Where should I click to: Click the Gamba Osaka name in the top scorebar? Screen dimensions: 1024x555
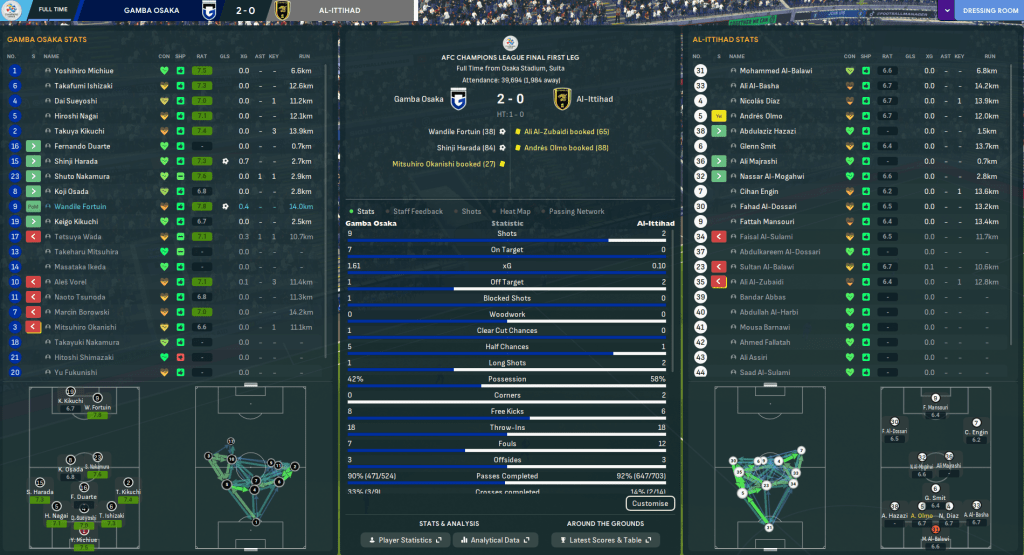155,11
